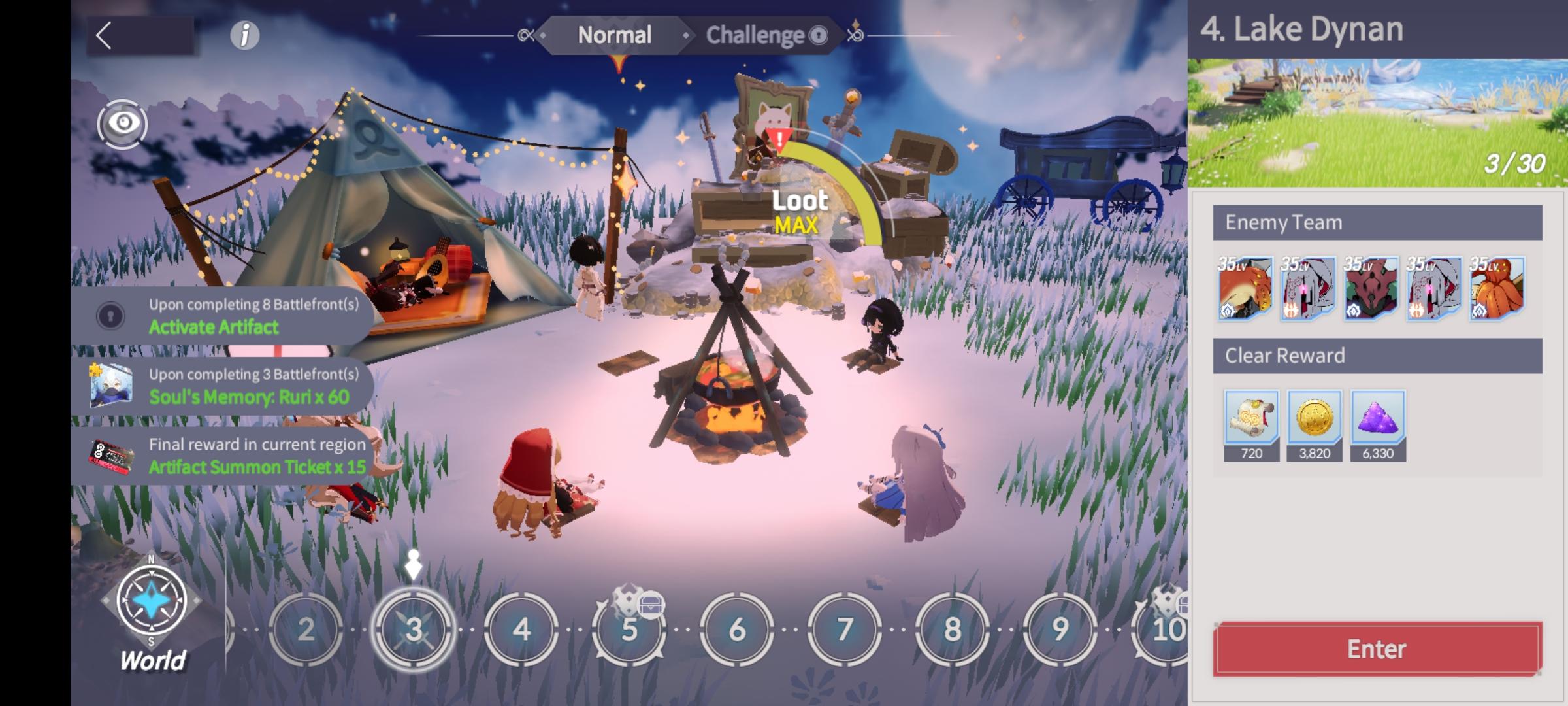The width and height of the screenshot is (1568, 706).
Task: Go back with the arrow button
Action: coord(105,35)
